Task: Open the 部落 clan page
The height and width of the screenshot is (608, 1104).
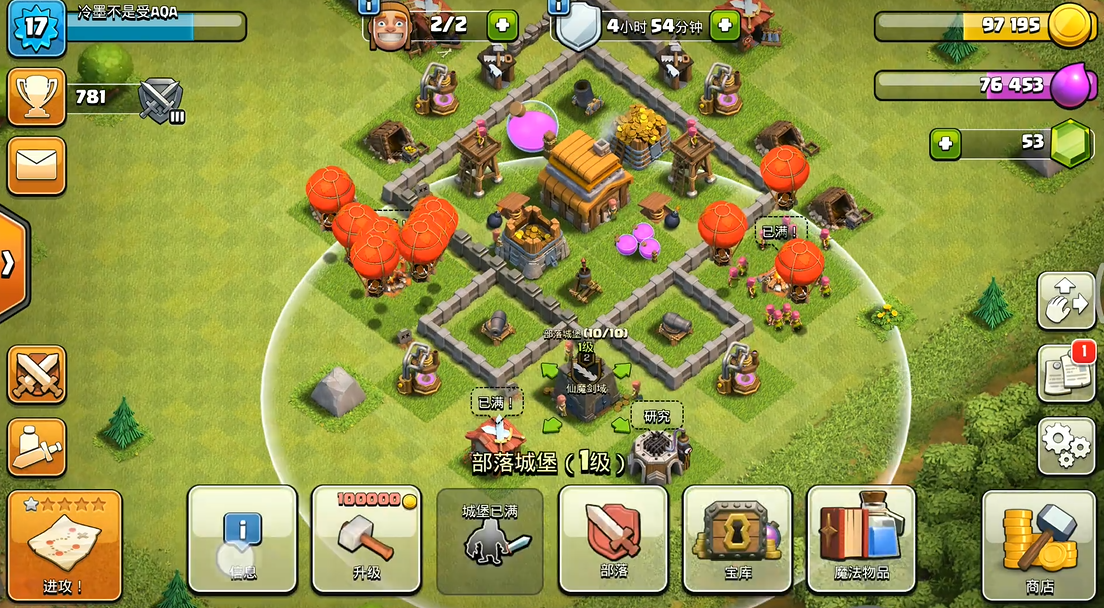Action: (x=612, y=538)
